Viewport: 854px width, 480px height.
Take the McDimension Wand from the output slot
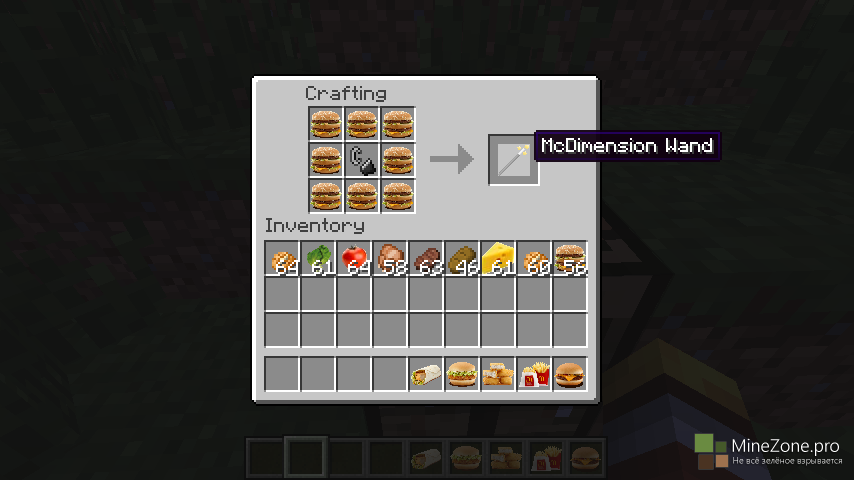click(514, 159)
